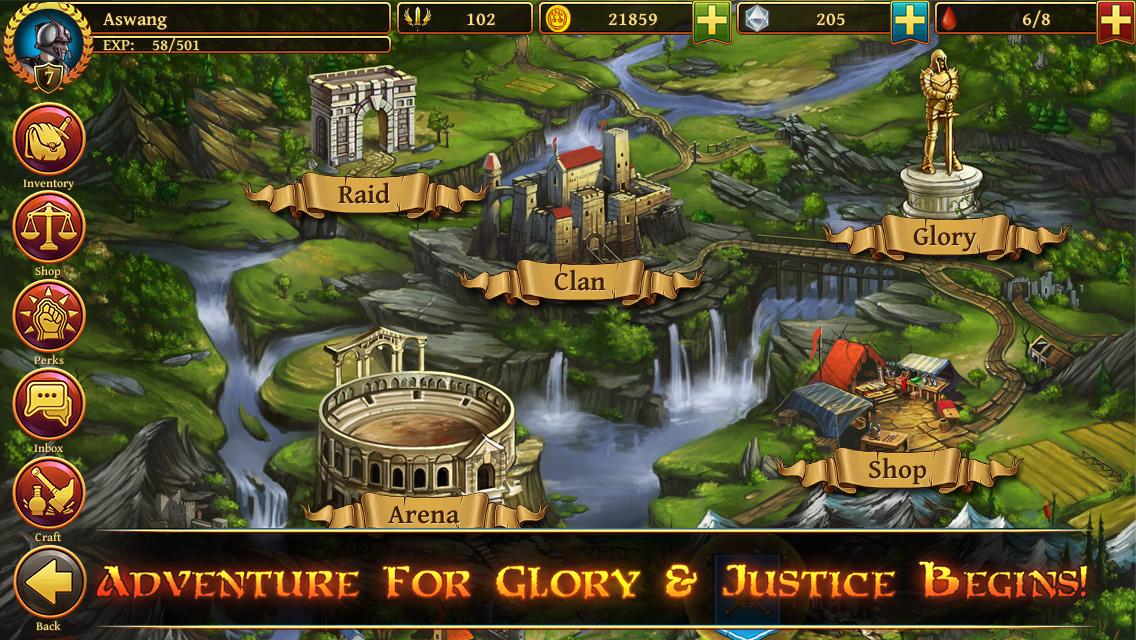Check the Inbox messages icon
This screenshot has width=1136, height=640.
[48, 404]
